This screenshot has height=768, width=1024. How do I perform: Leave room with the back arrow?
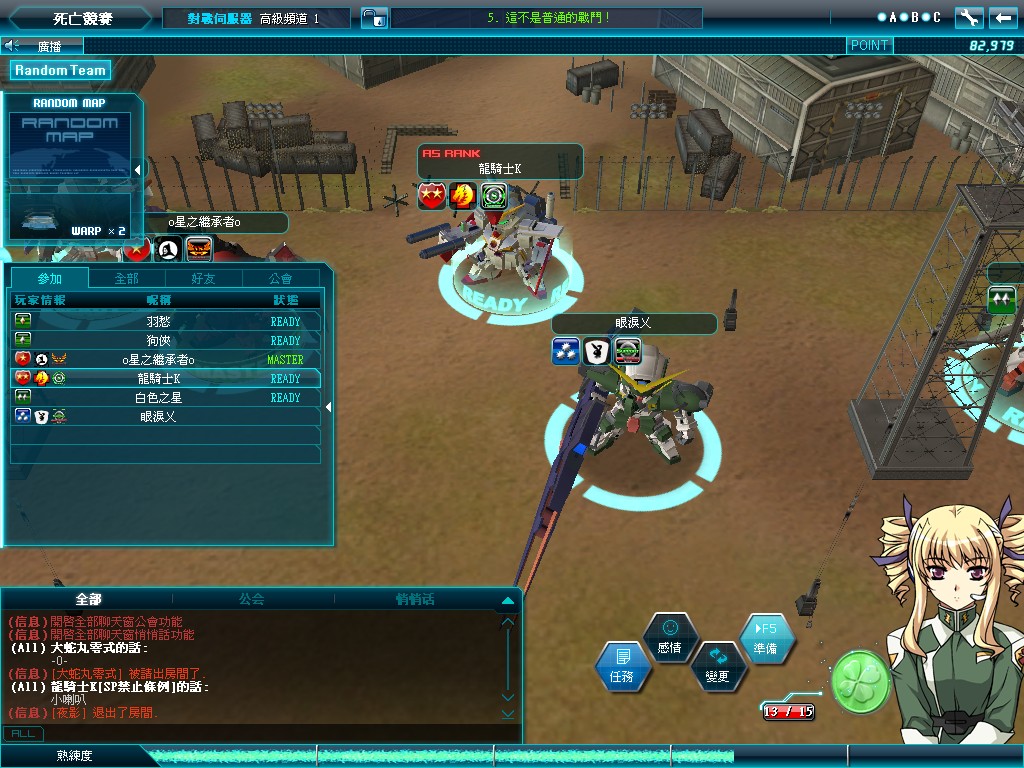[1002, 17]
